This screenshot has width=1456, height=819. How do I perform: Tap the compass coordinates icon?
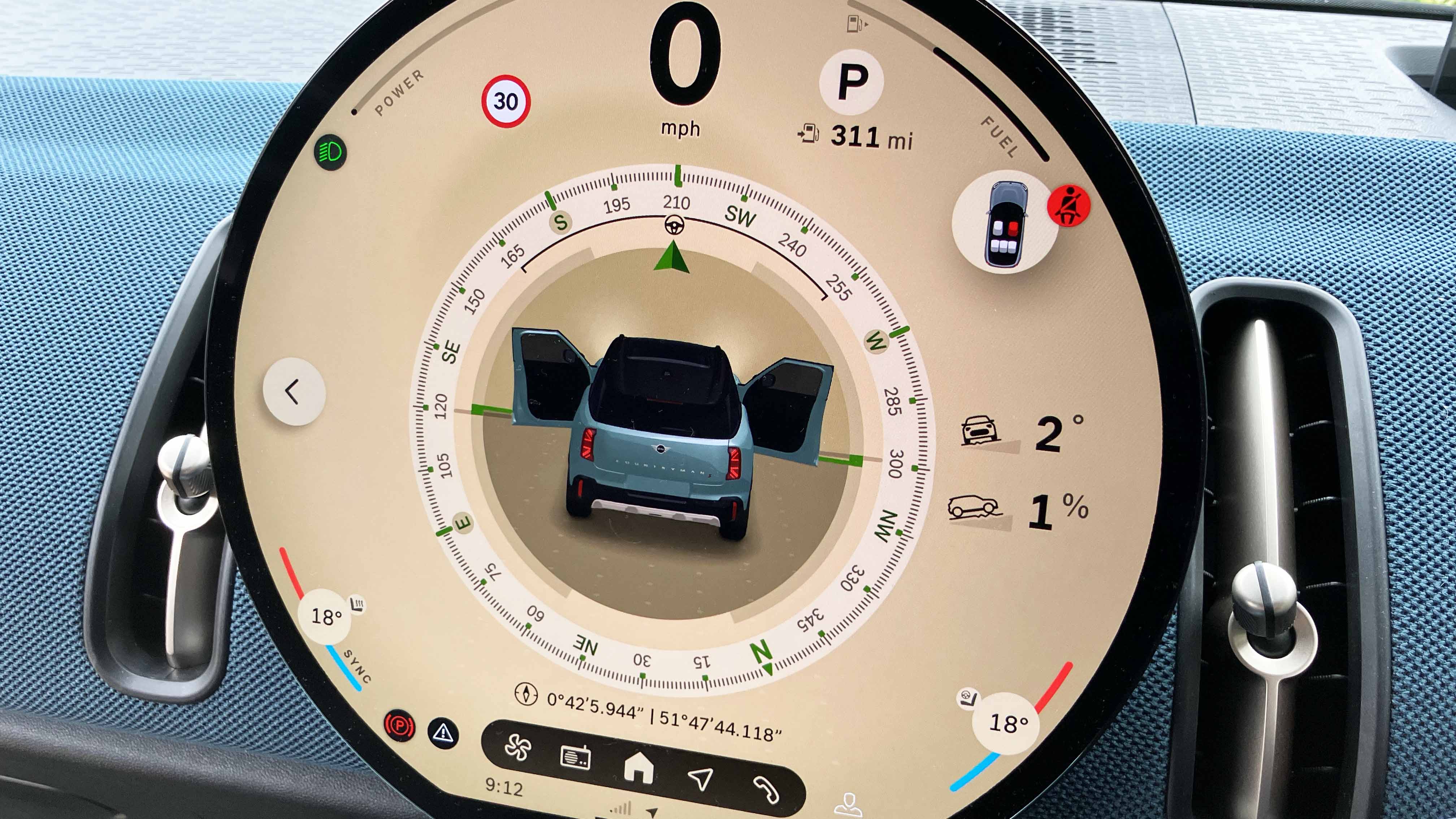526,694
